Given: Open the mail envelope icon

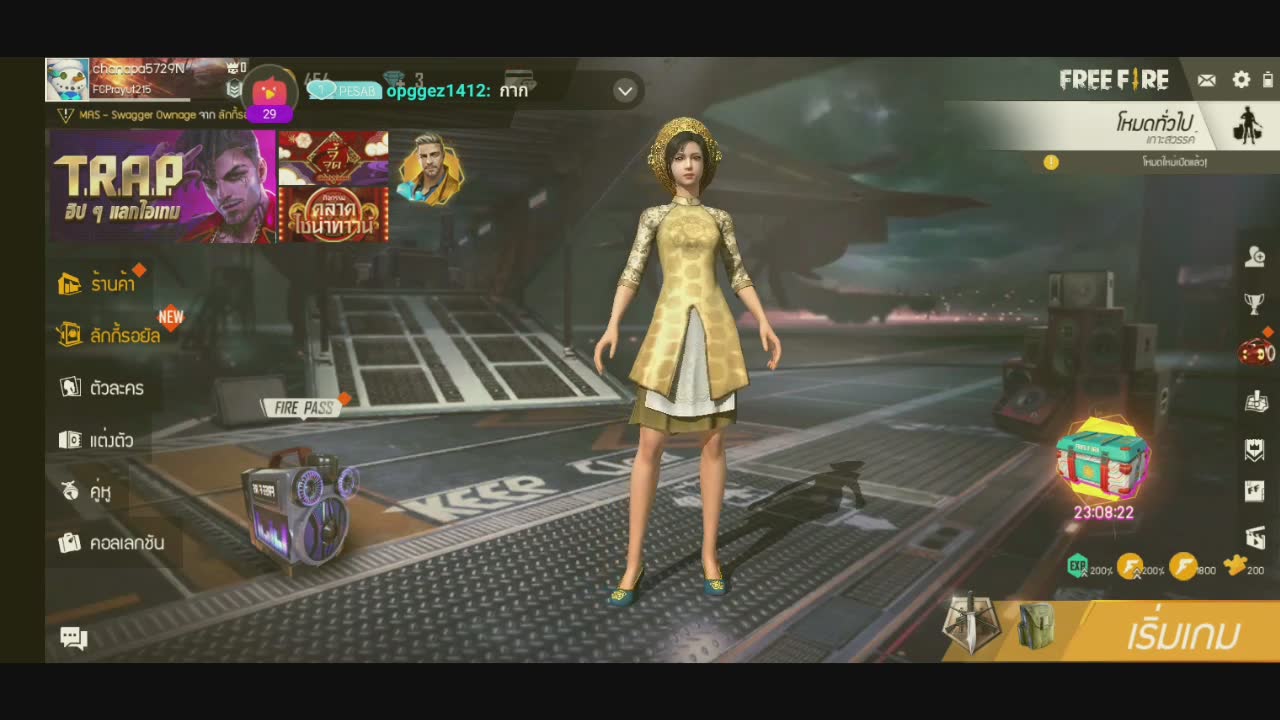Looking at the screenshot, I should pos(1207,80).
